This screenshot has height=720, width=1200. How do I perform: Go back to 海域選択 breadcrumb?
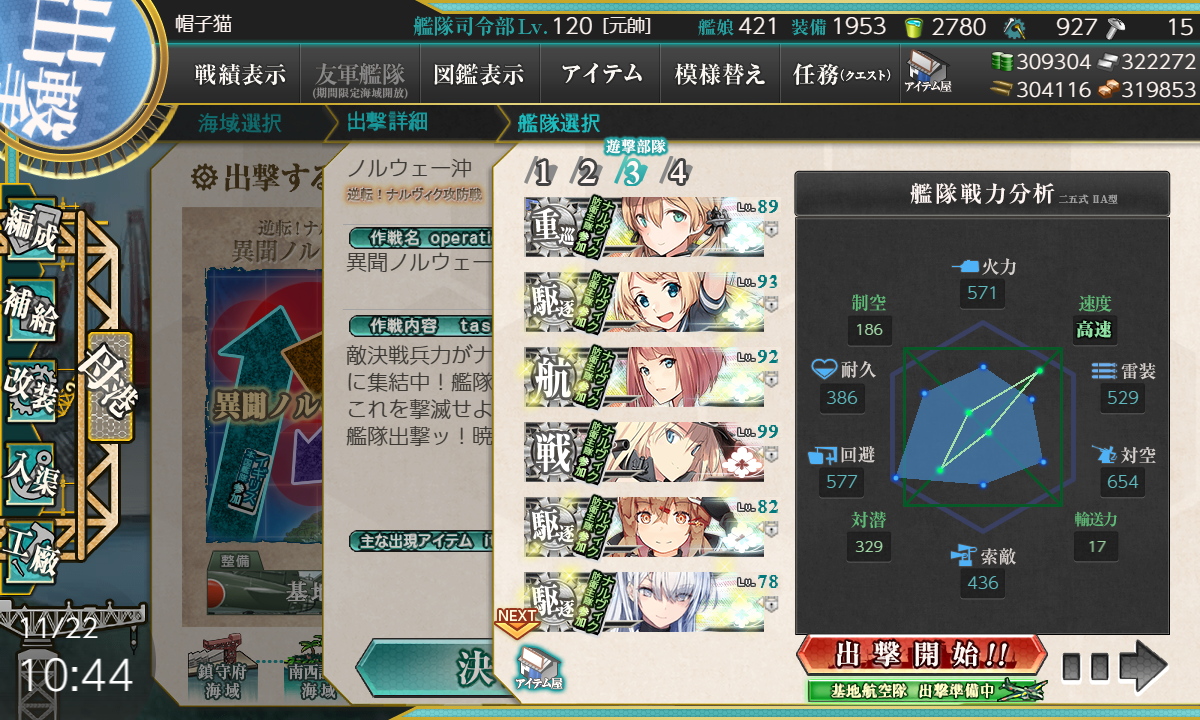(240, 124)
